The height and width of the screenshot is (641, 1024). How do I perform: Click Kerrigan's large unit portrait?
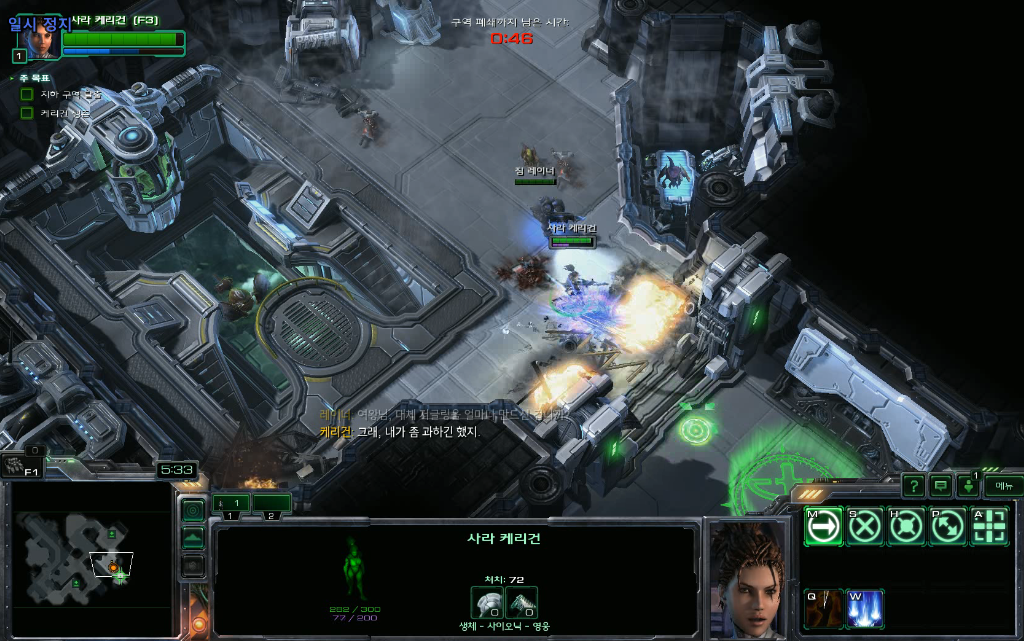(x=745, y=578)
